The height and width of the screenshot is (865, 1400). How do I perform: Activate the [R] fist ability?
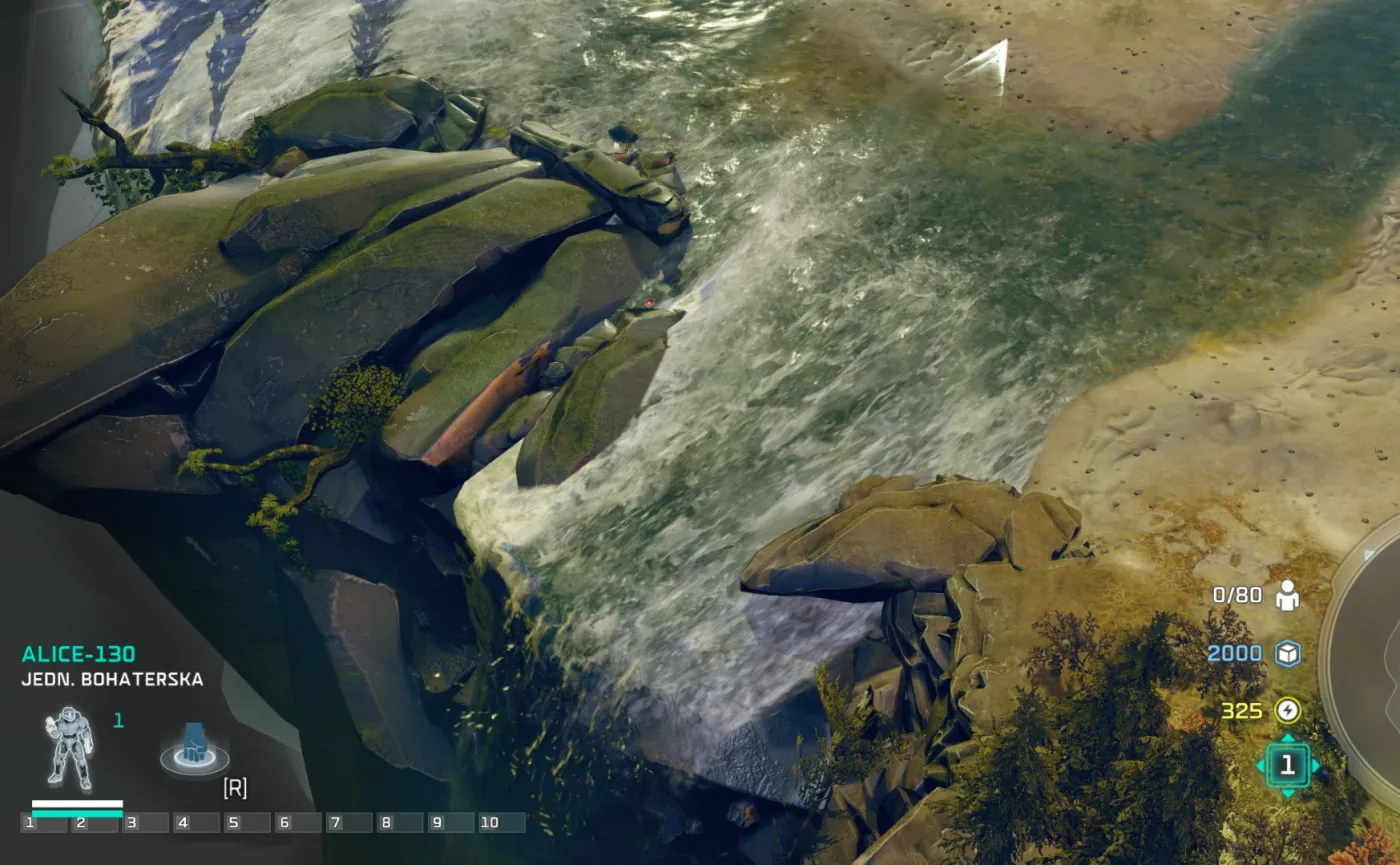tap(196, 748)
